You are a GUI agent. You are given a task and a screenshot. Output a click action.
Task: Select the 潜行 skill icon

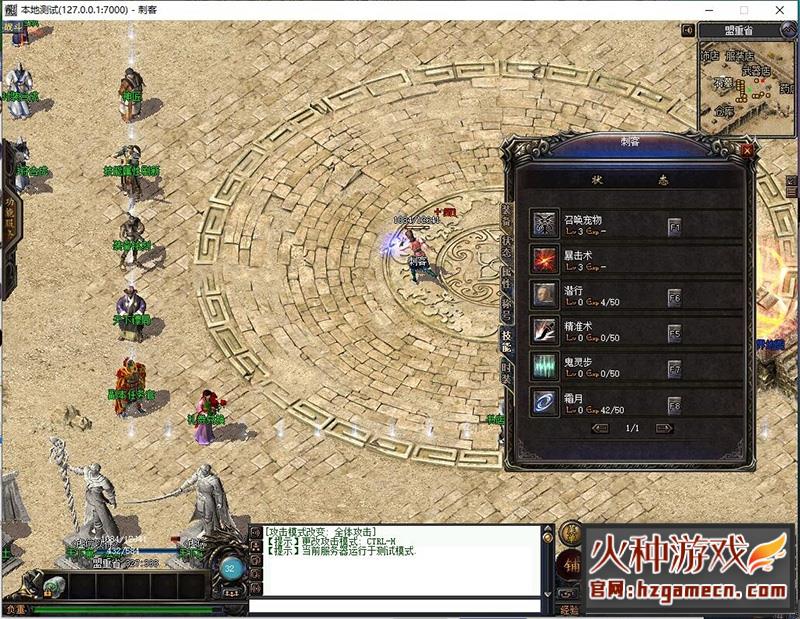545,295
